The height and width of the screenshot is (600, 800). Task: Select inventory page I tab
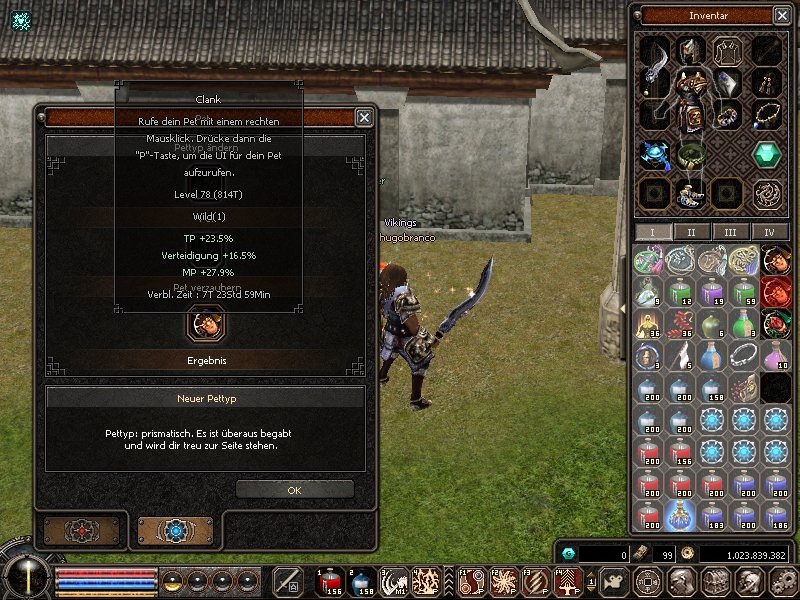coord(652,232)
